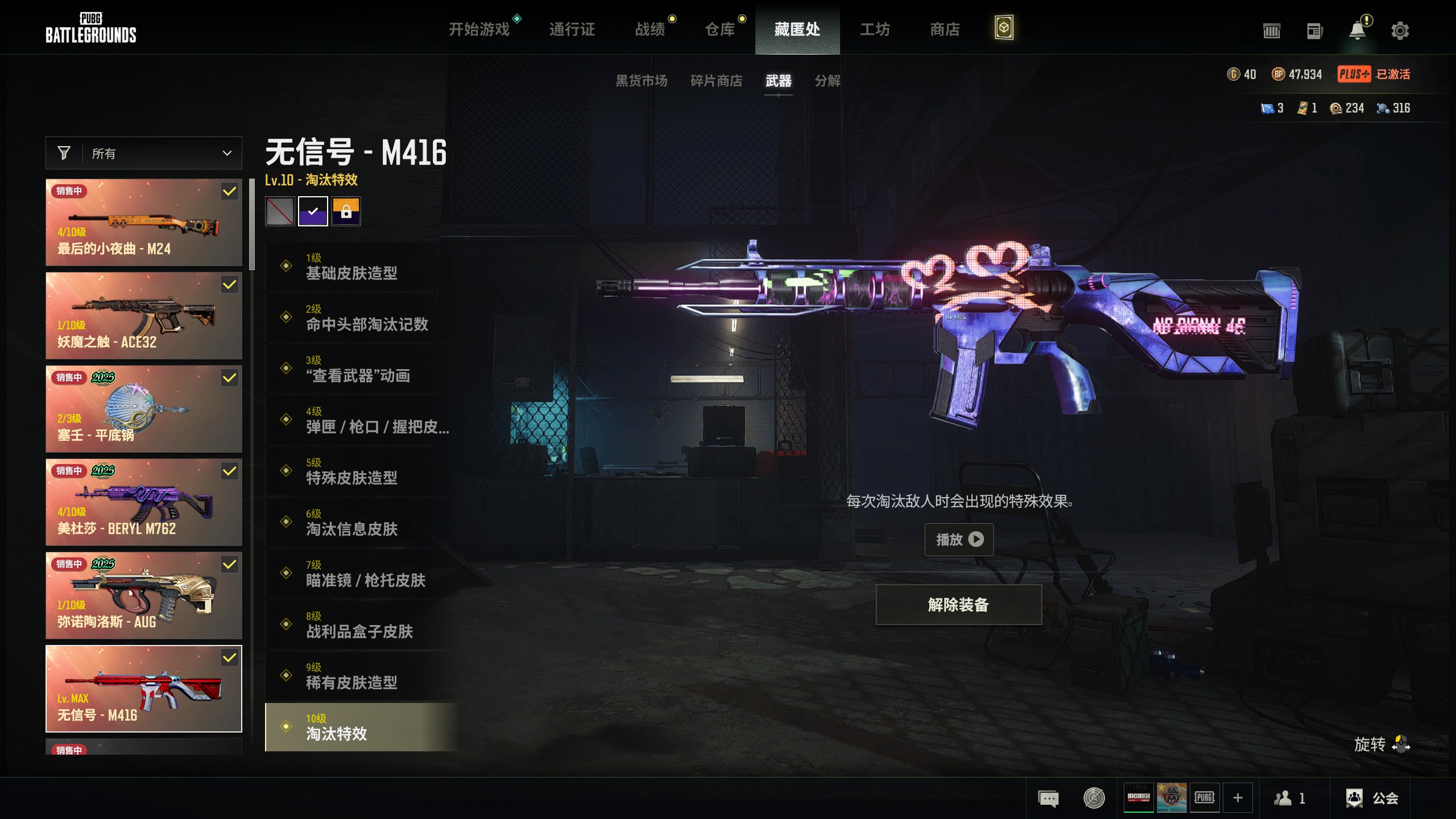Open the 所有 weapon filter dropdown

(144, 153)
